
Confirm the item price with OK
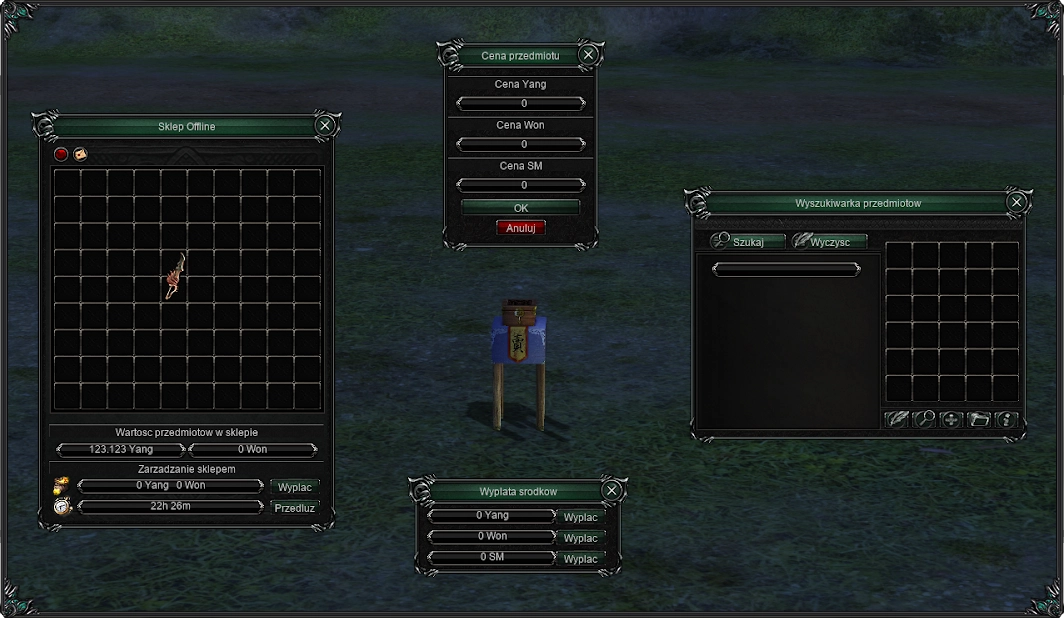(520, 208)
